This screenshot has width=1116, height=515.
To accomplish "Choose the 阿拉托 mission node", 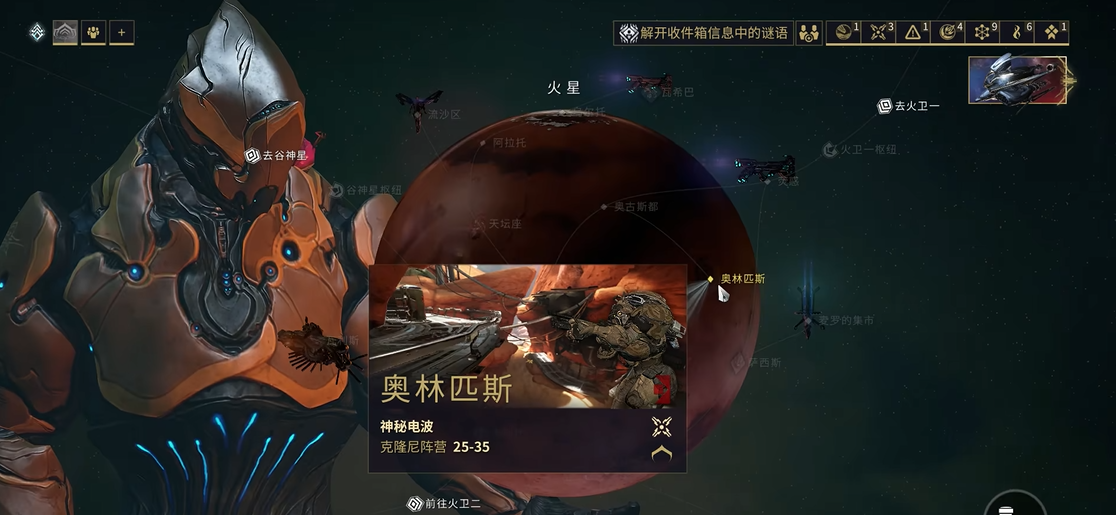I will coord(485,143).
